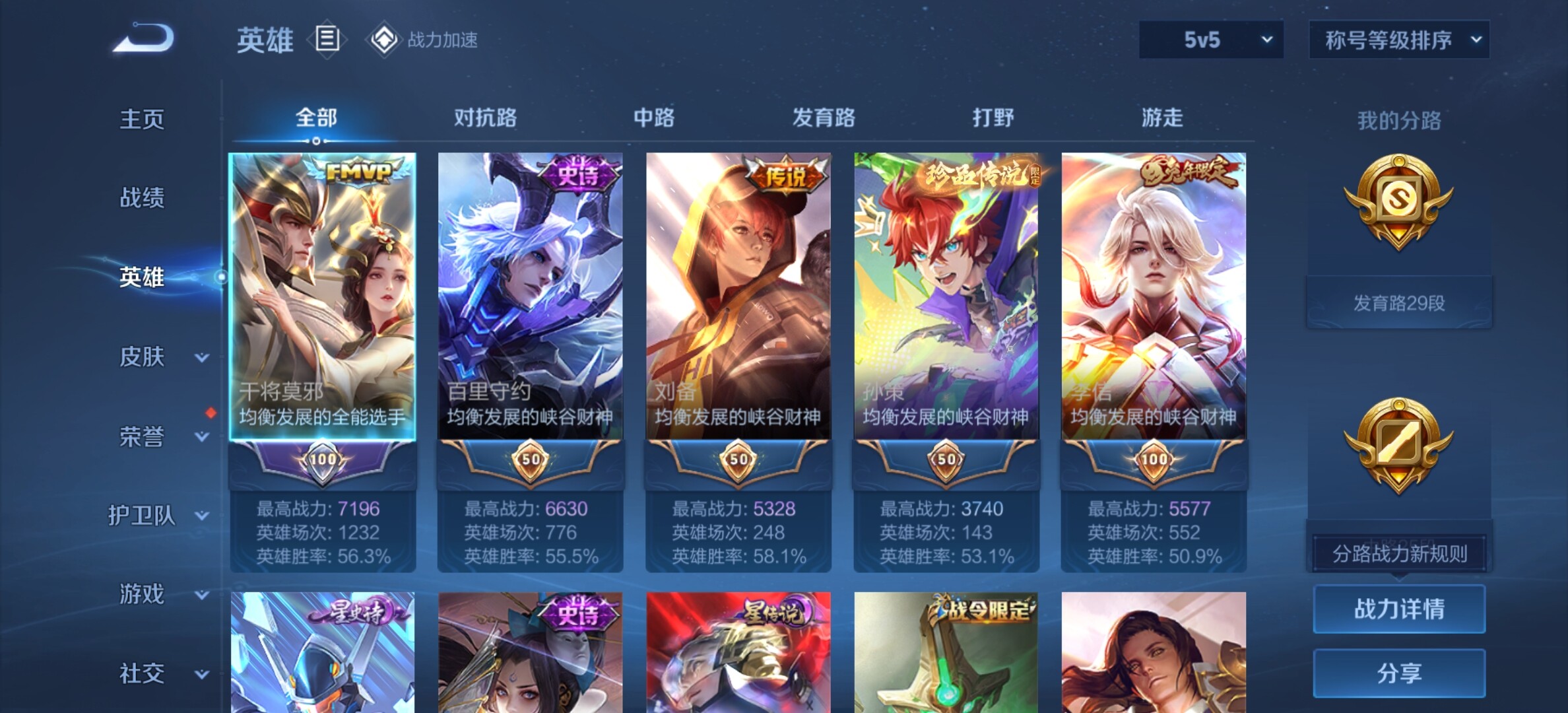Go back using the return arrow
The height and width of the screenshot is (713, 1568).
pyautogui.click(x=144, y=38)
